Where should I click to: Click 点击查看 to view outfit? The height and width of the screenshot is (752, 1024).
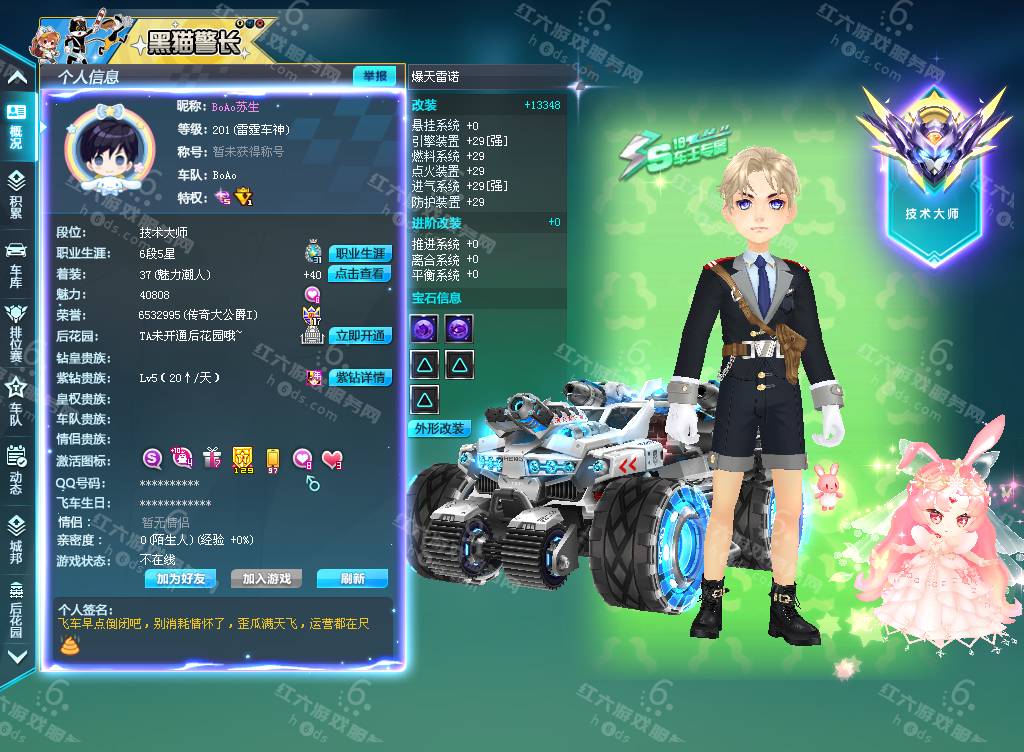point(359,274)
